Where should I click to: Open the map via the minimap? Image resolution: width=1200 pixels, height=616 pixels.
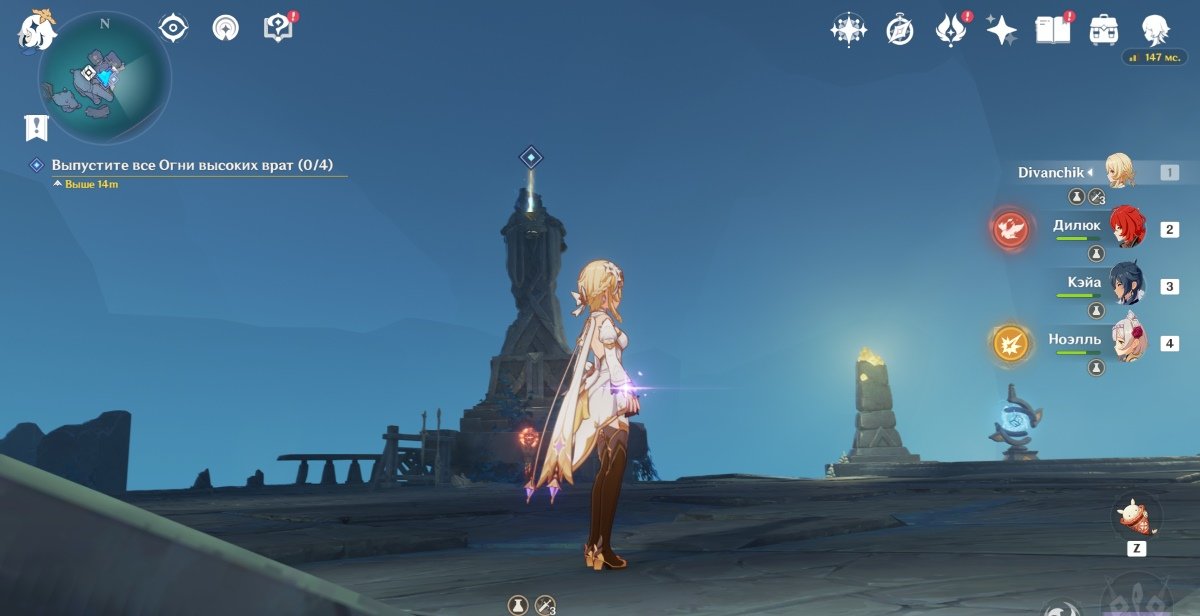click(104, 77)
